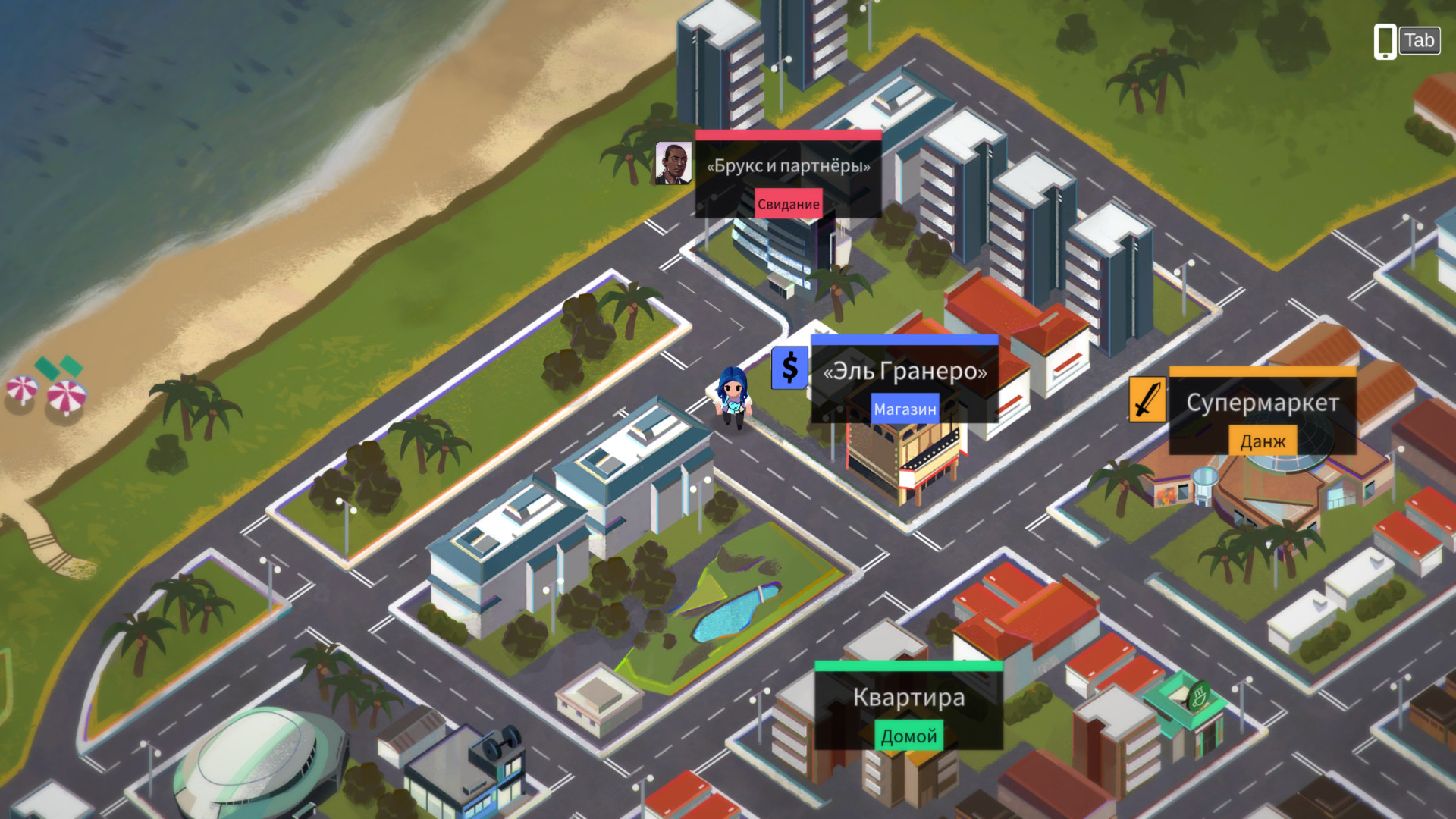Click the man's portrait beside Брукс label
The width and height of the screenshot is (1456, 819).
pos(673,163)
